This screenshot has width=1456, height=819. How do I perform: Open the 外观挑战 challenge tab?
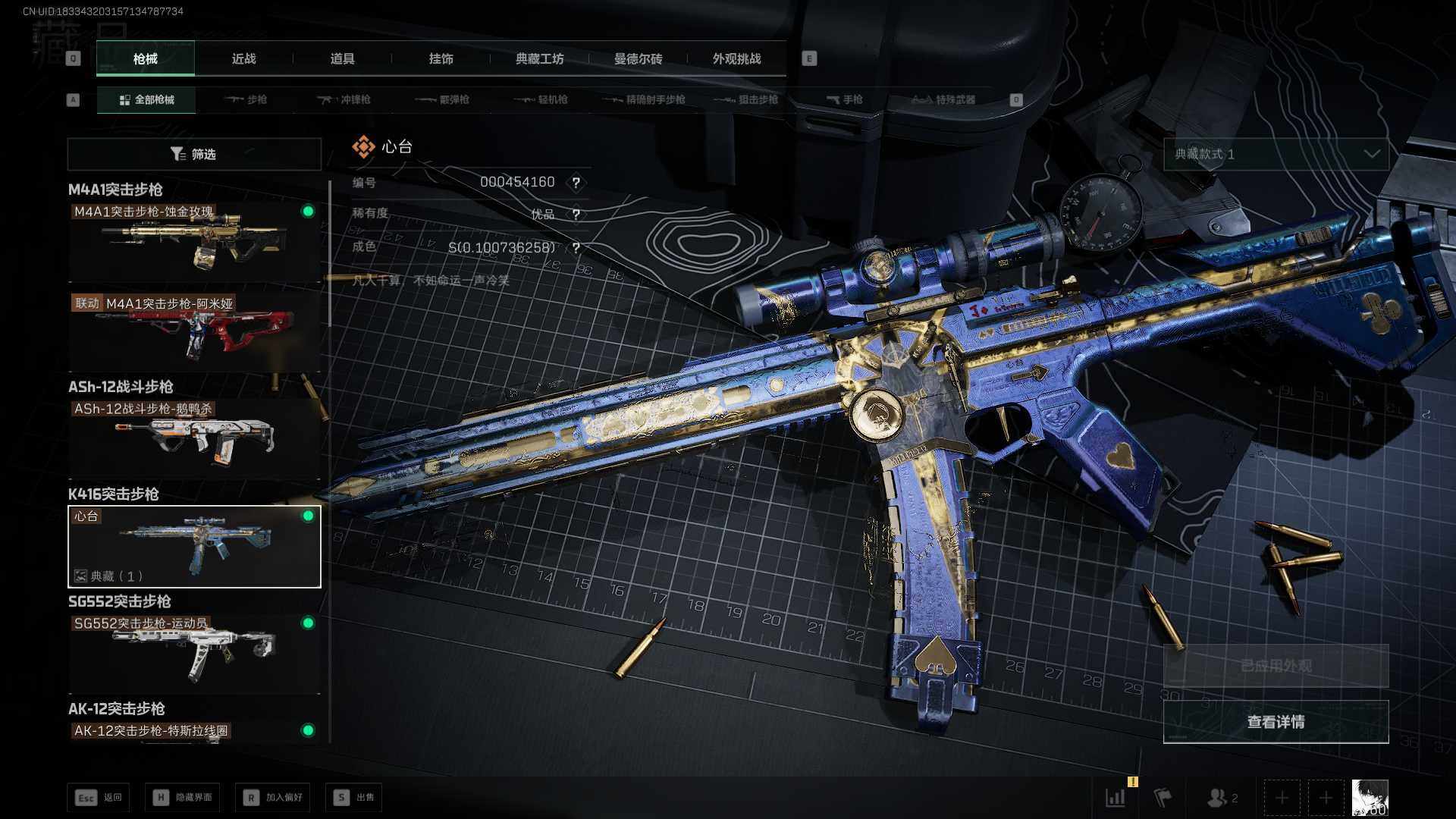[736, 59]
